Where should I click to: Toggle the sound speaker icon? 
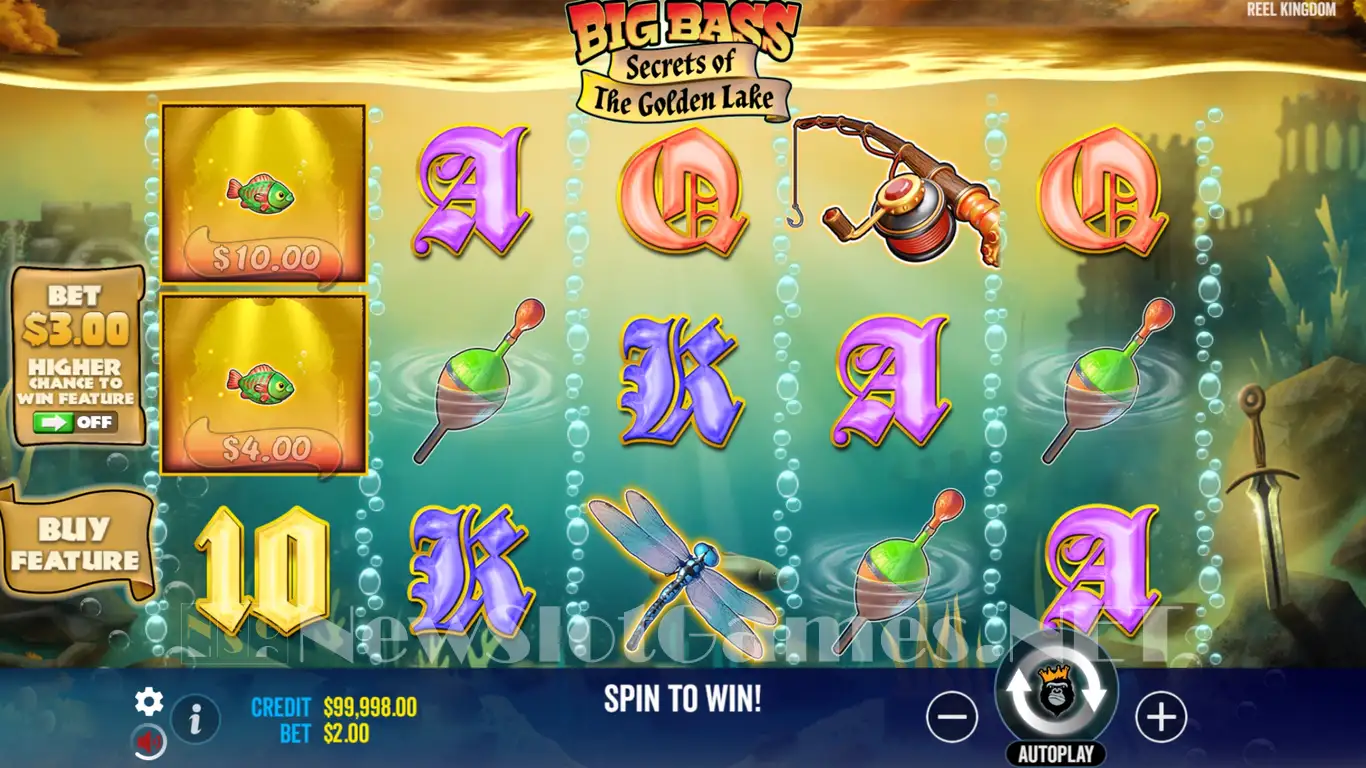pyautogui.click(x=149, y=742)
